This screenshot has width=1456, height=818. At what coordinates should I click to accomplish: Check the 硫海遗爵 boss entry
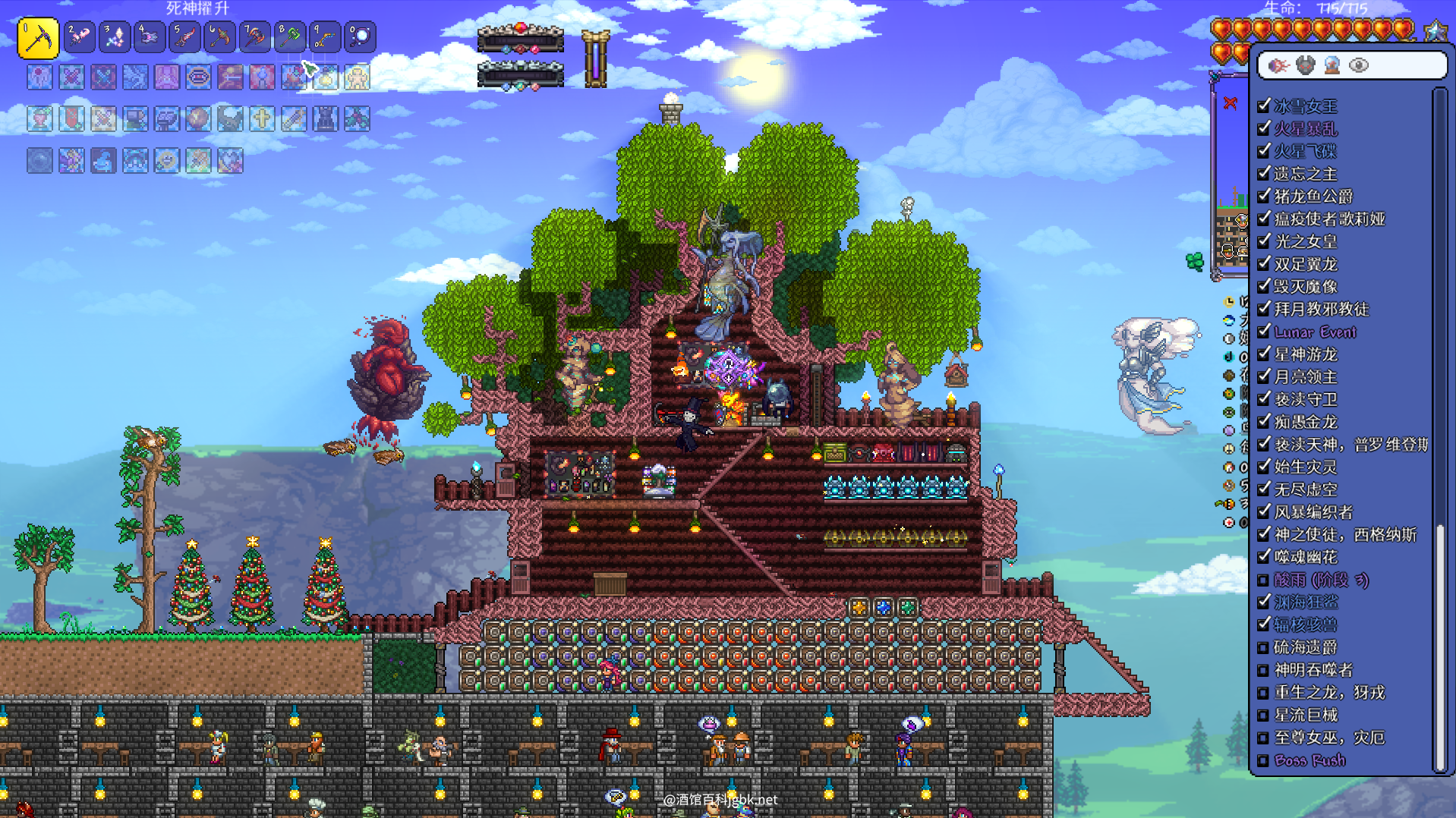1264,647
